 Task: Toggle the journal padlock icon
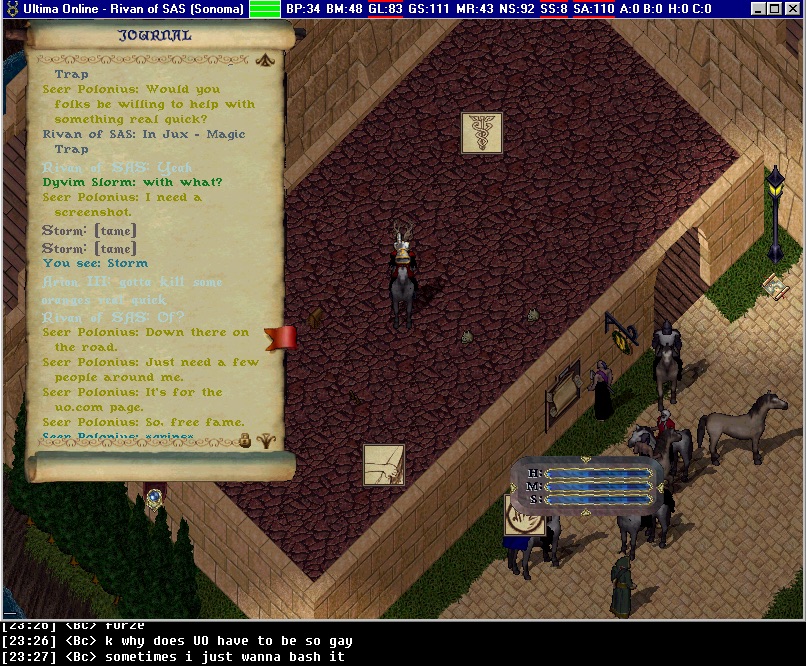click(245, 440)
